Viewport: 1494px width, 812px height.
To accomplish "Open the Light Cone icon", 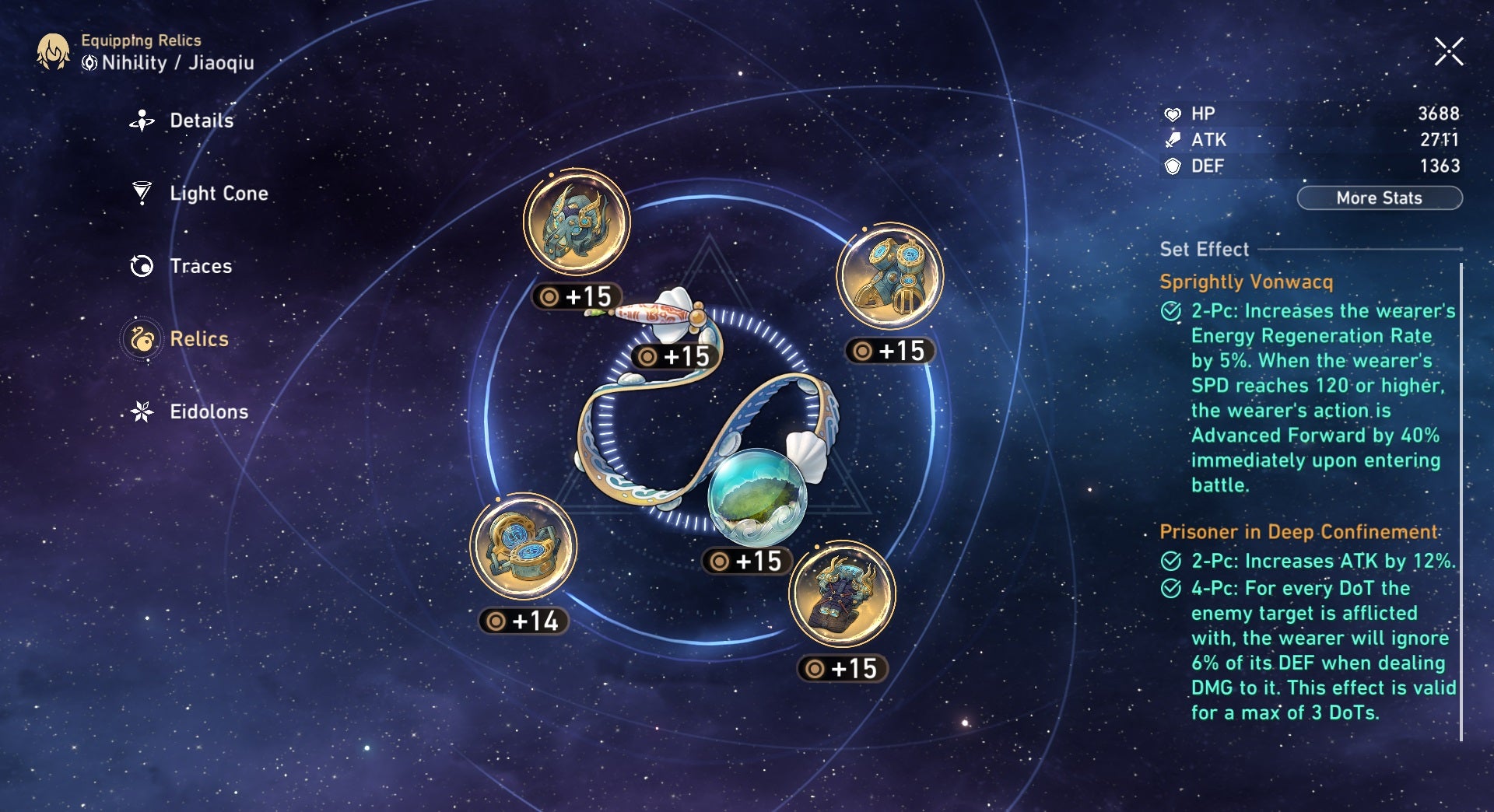I will pyautogui.click(x=140, y=193).
